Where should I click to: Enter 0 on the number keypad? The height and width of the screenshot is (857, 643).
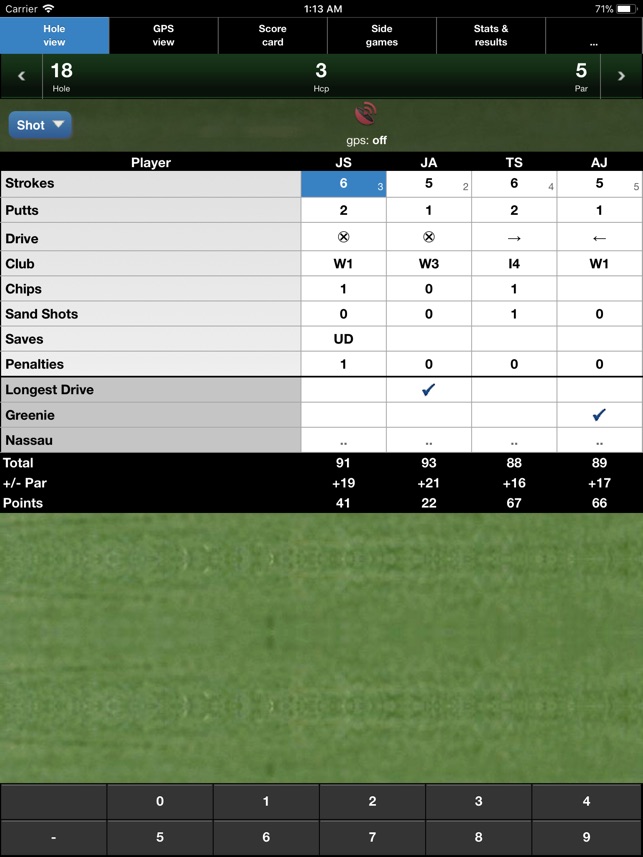160,801
